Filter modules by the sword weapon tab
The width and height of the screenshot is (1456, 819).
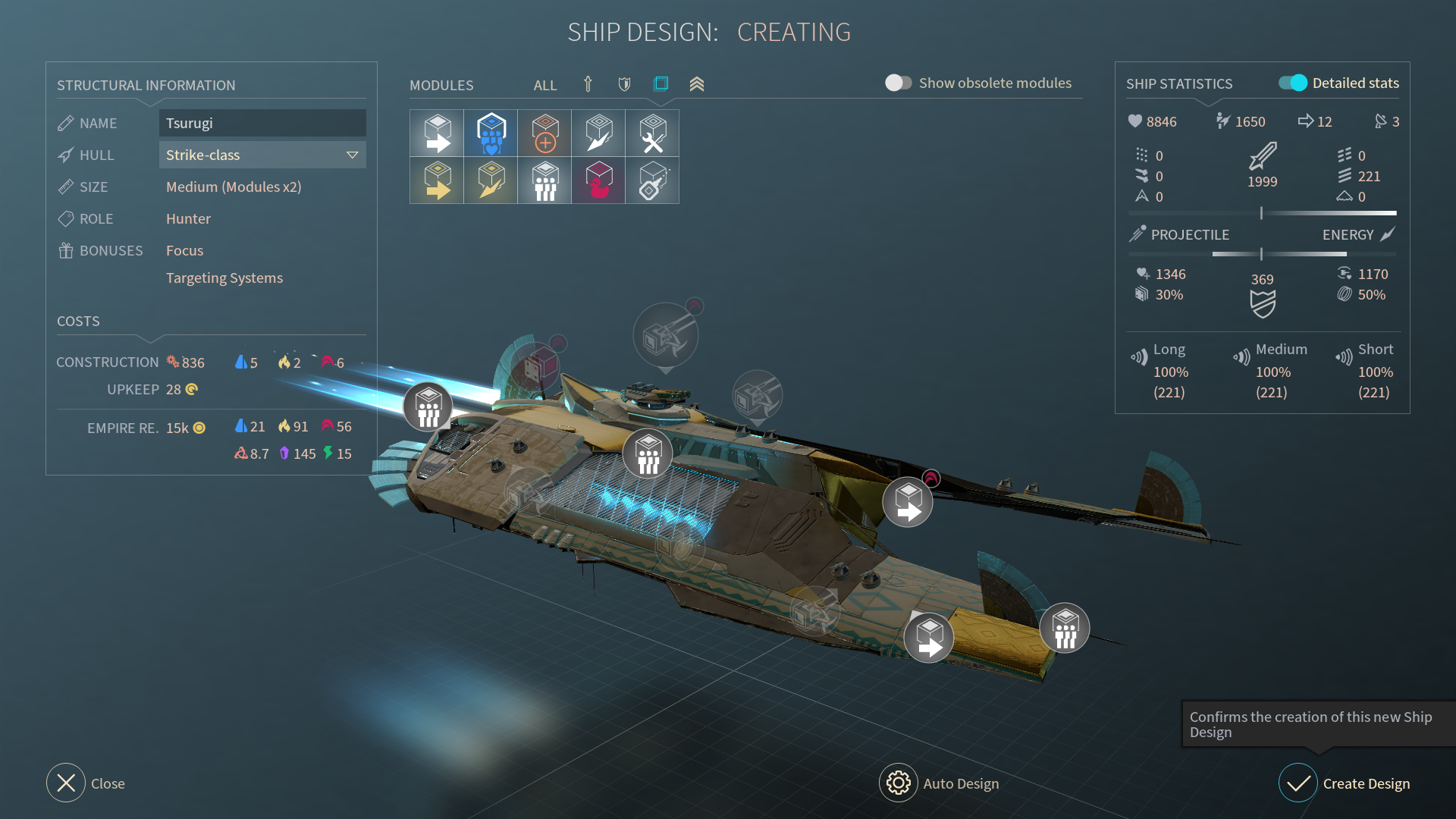click(588, 84)
